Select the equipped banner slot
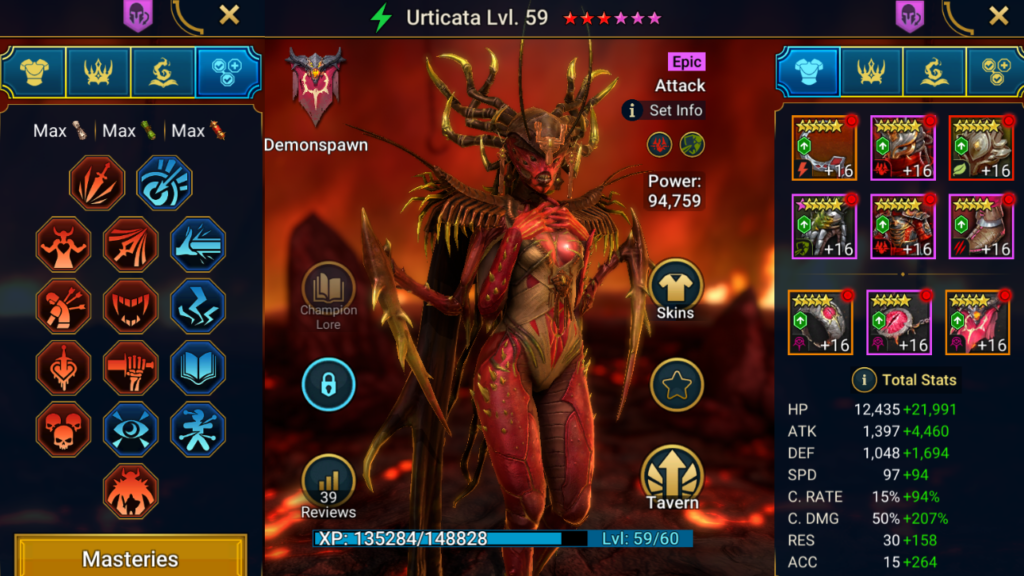Screen dimensions: 1024x576 click(x=977, y=322)
